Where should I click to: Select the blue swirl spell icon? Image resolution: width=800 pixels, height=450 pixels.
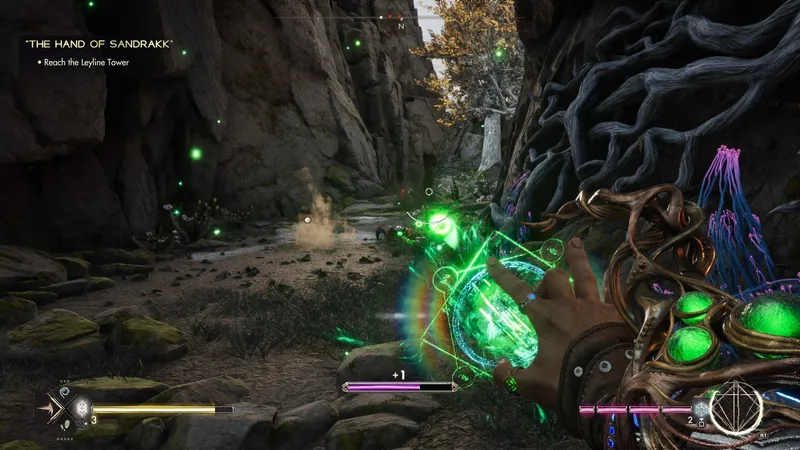[66, 391]
